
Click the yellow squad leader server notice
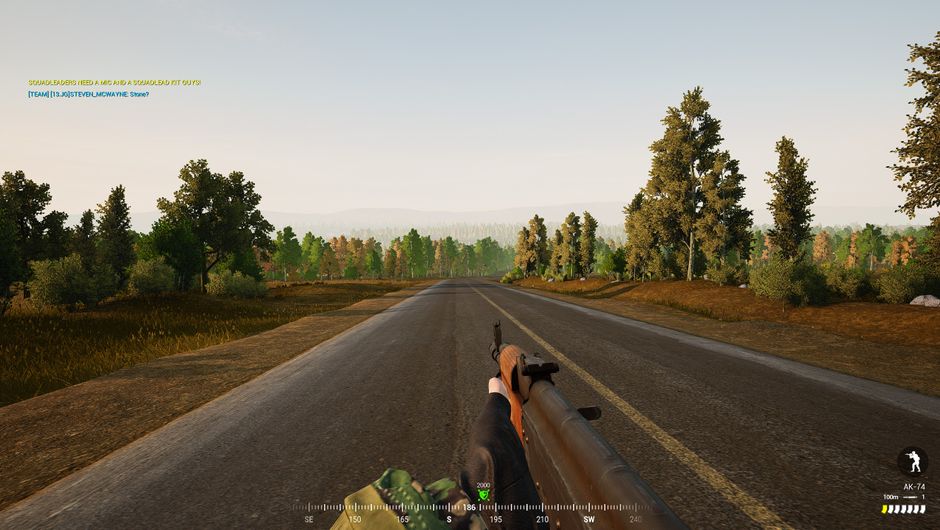114,82
